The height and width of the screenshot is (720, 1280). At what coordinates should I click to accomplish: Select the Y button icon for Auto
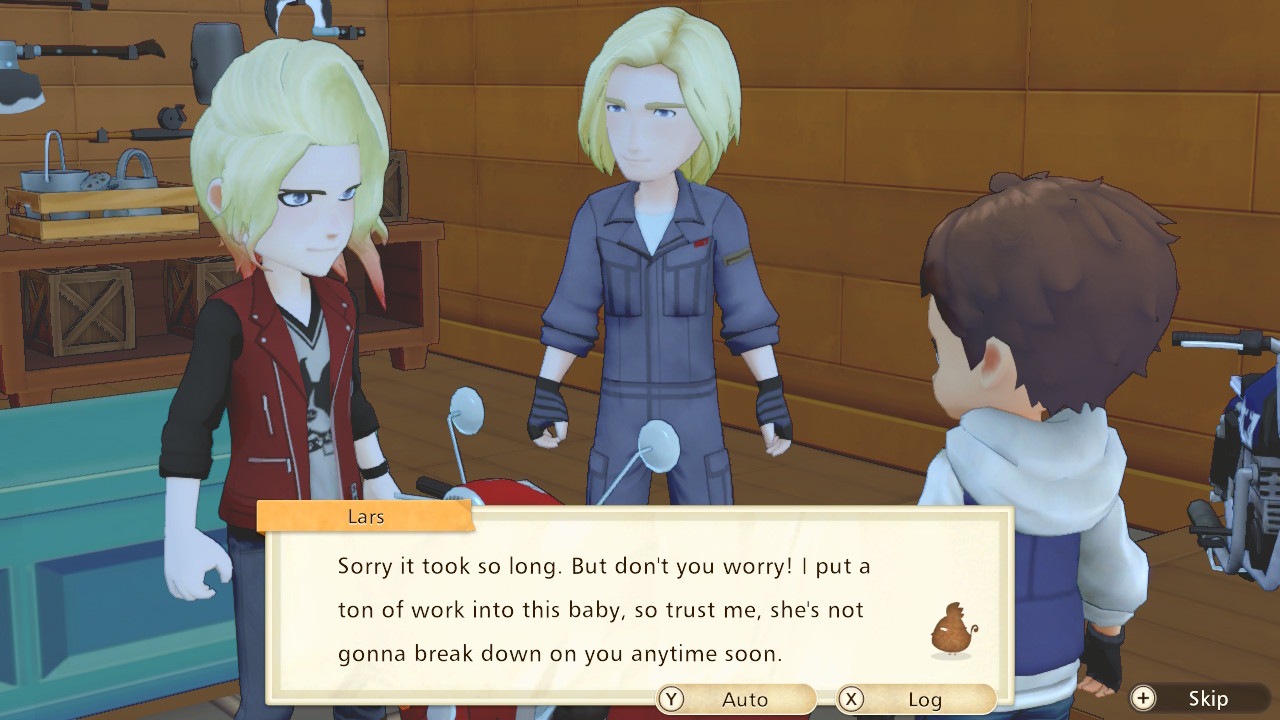coord(668,699)
